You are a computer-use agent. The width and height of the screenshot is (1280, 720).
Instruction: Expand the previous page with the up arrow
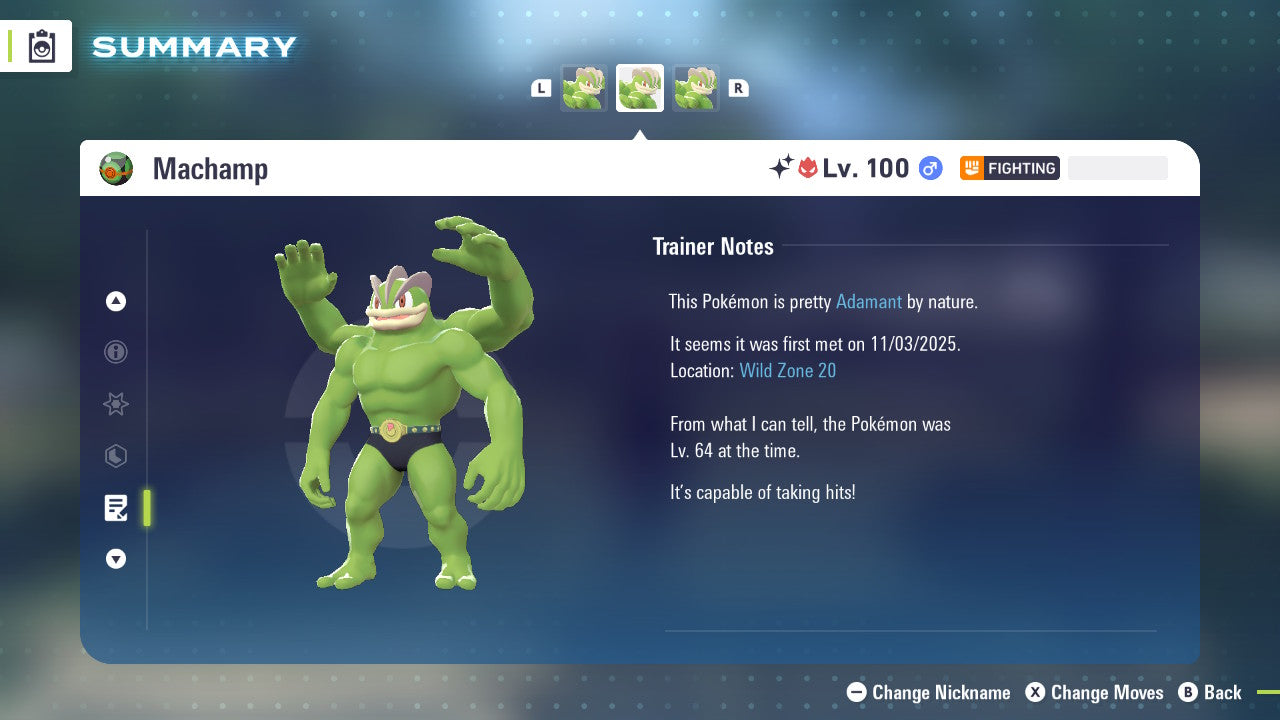(115, 301)
